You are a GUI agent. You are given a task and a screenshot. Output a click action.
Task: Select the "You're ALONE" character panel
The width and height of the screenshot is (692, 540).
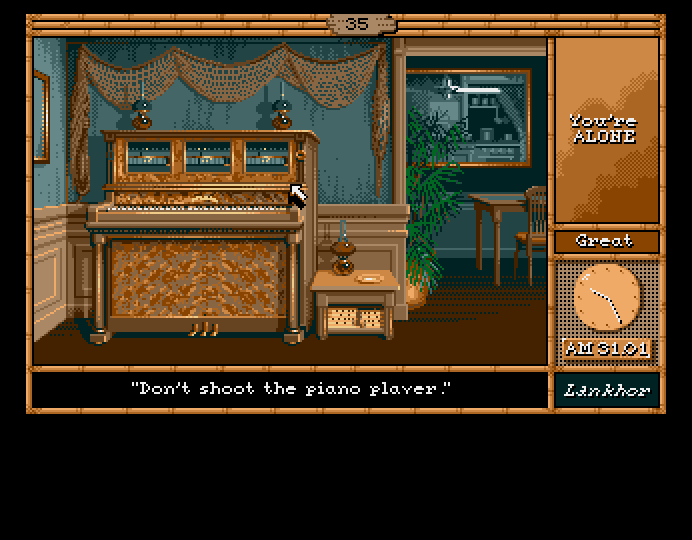(606, 130)
